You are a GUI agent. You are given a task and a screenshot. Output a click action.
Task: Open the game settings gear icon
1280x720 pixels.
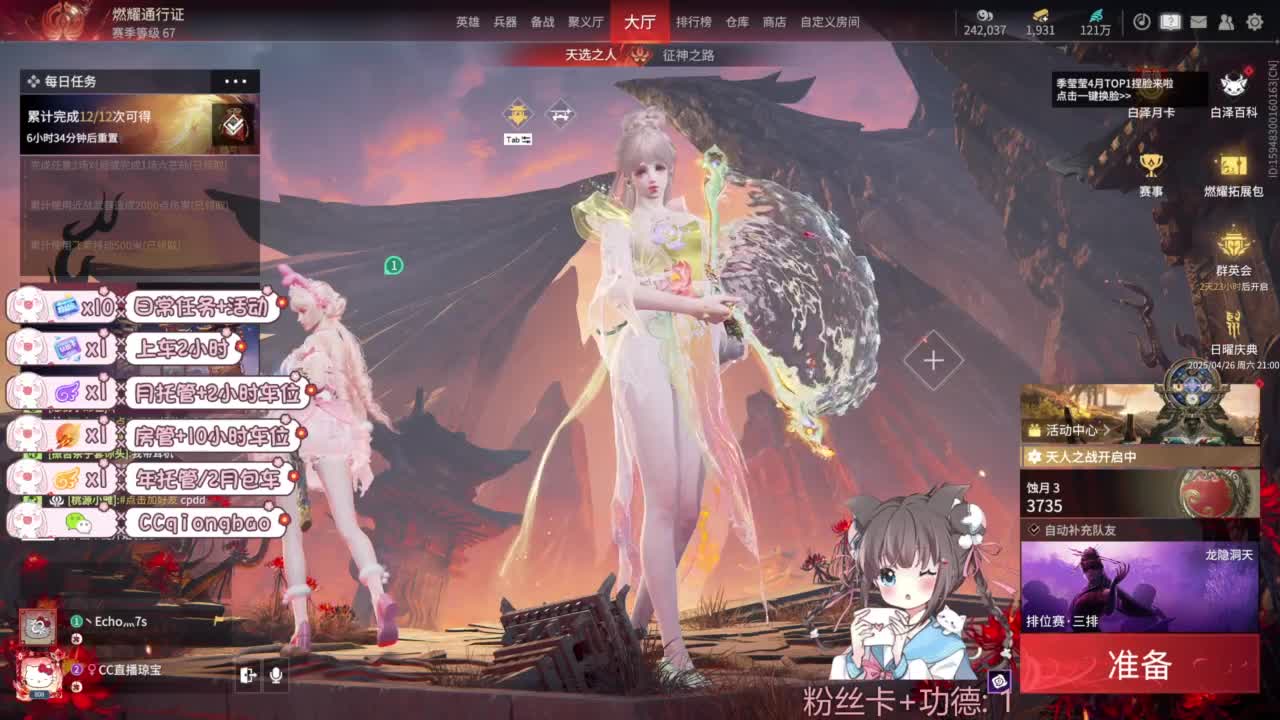pos(1254,19)
